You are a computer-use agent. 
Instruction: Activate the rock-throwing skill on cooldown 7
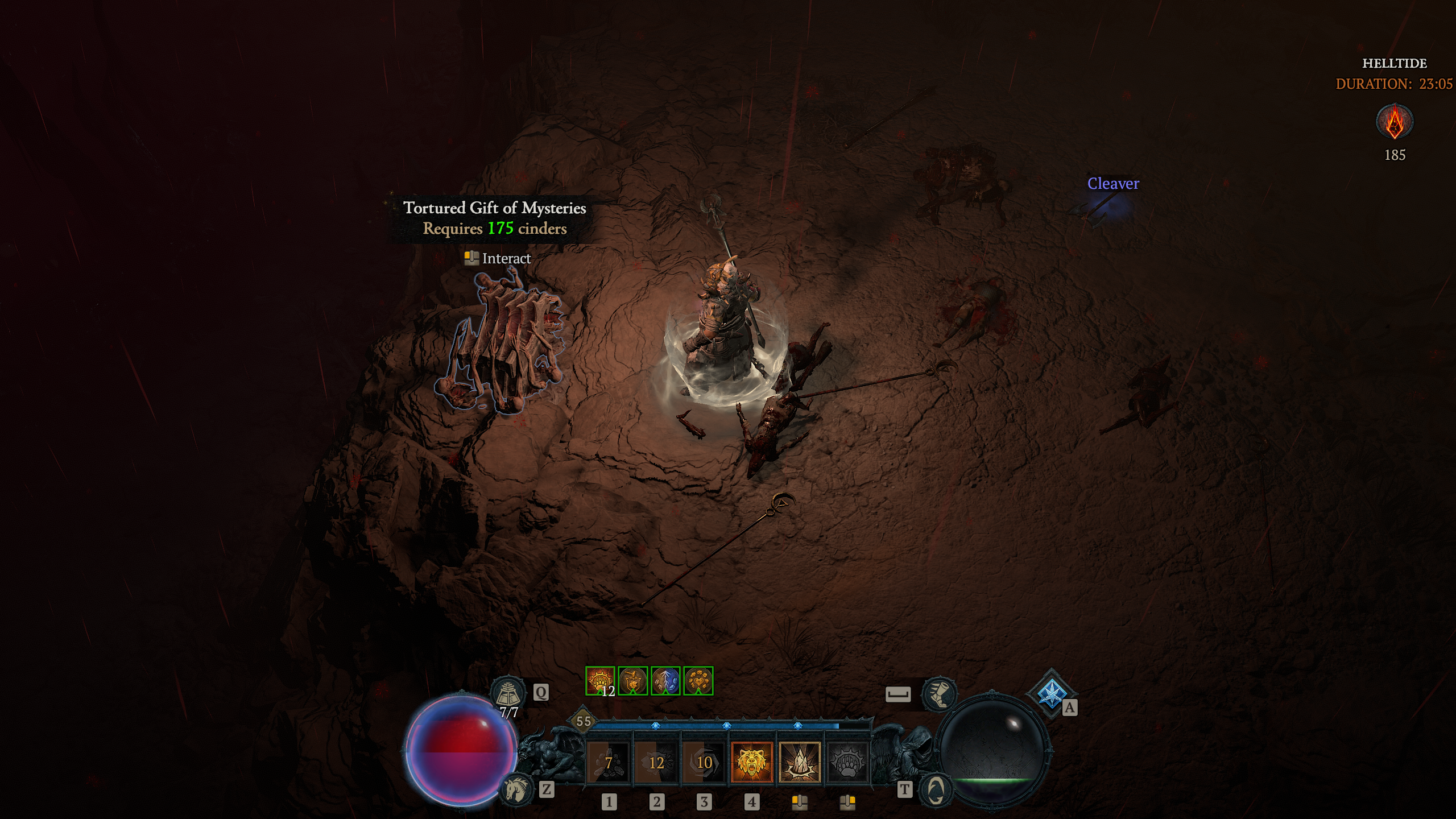[x=608, y=762]
